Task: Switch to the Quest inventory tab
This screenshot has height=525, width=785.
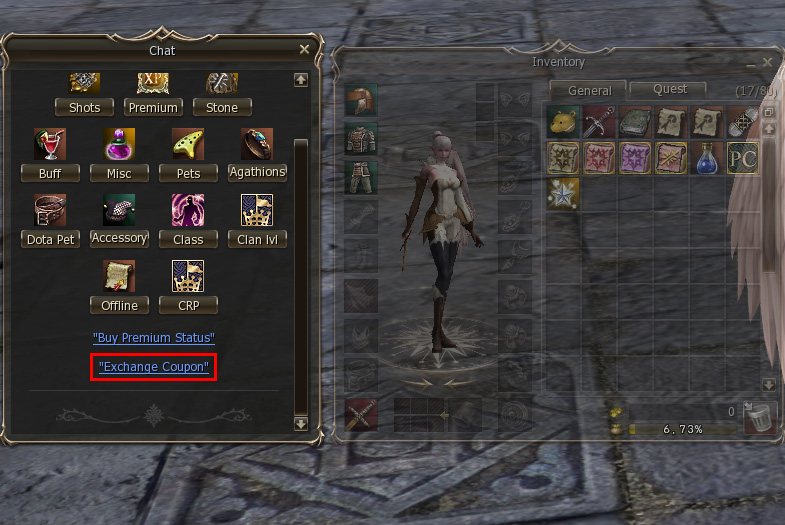Action: (x=670, y=89)
